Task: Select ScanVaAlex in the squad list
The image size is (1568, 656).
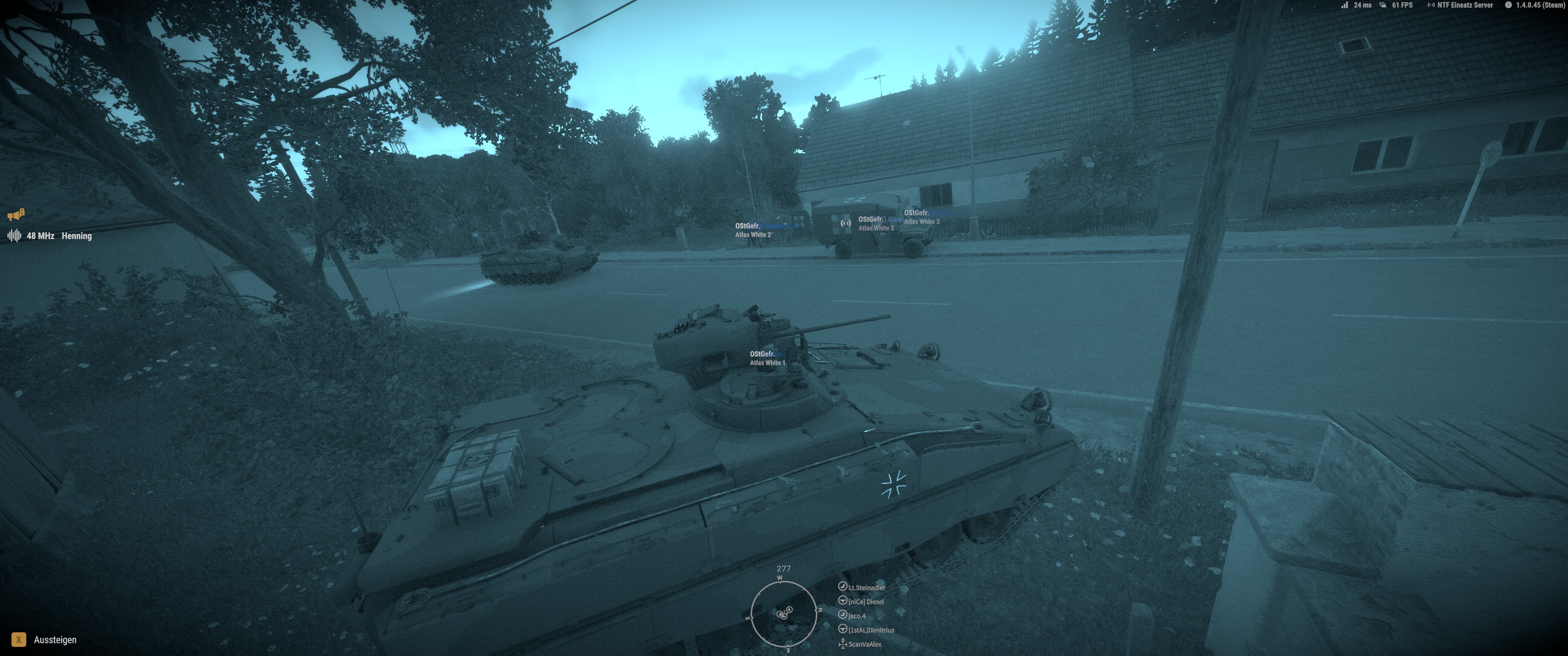Action: click(x=864, y=644)
